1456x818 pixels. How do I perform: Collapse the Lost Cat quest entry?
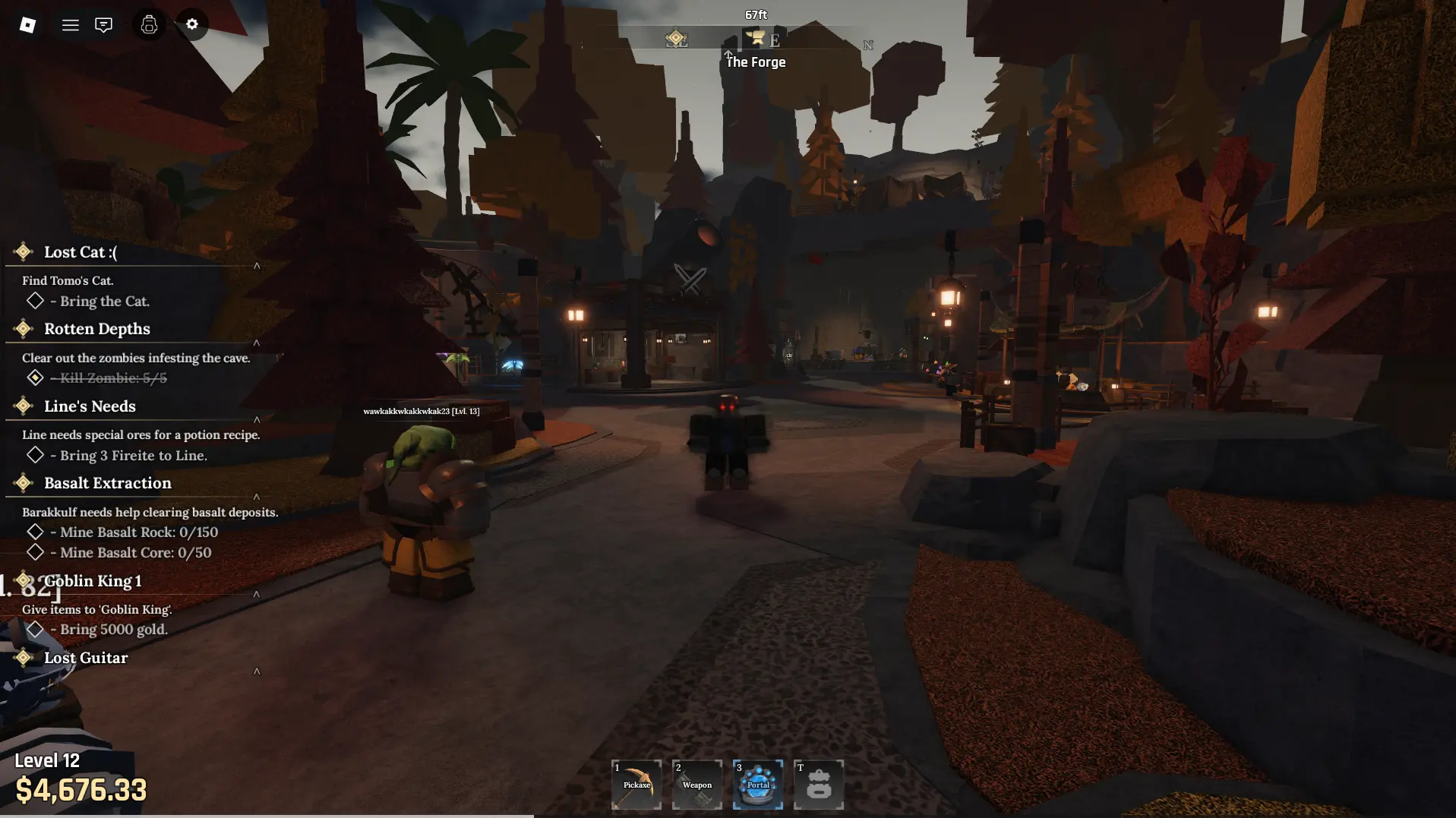[x=257, y=267]
